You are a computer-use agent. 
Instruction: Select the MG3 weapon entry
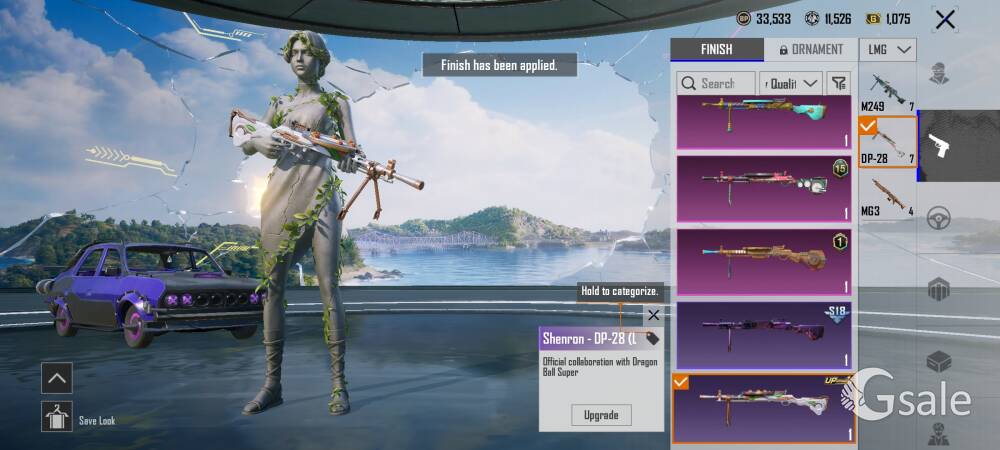[887, 195]
